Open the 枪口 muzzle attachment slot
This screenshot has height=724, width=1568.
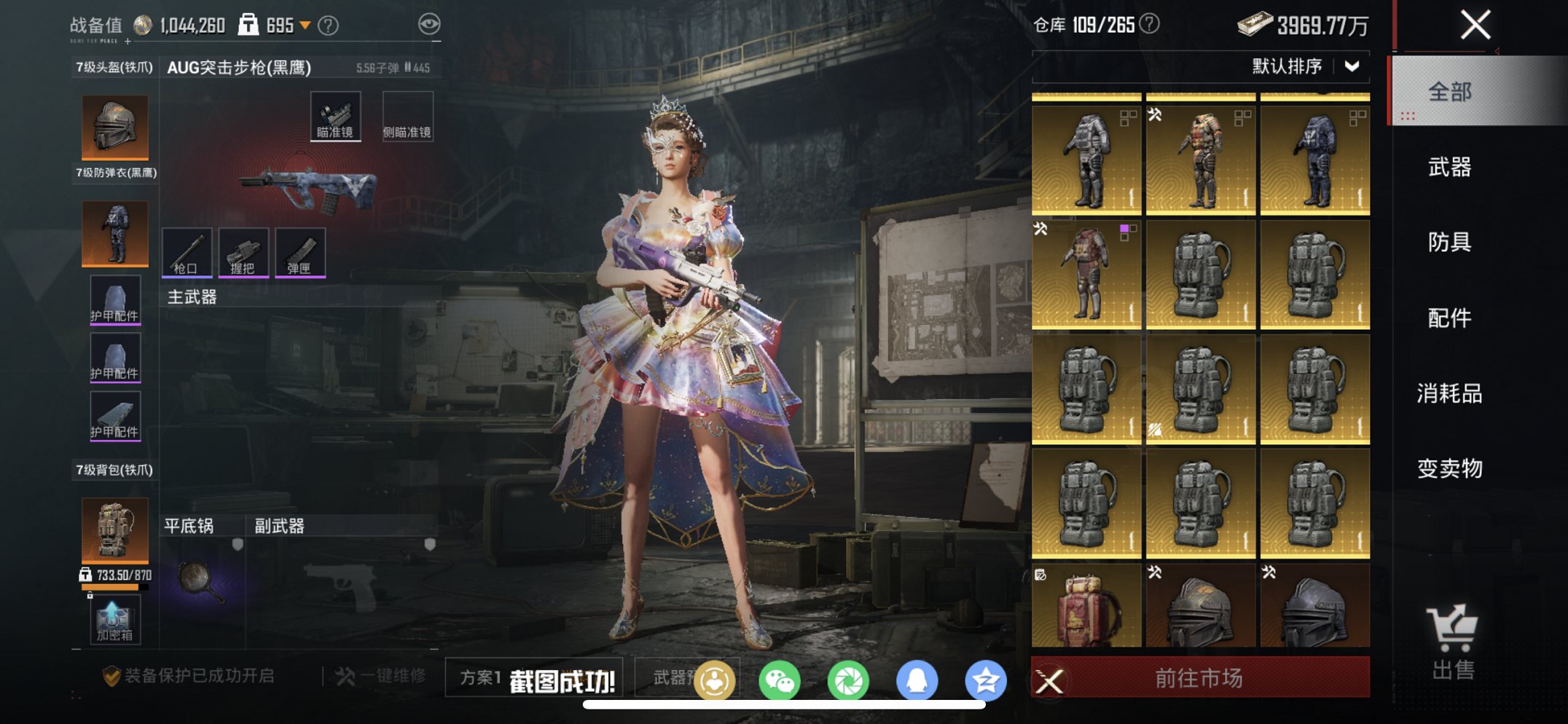click(x=187, y=252)
